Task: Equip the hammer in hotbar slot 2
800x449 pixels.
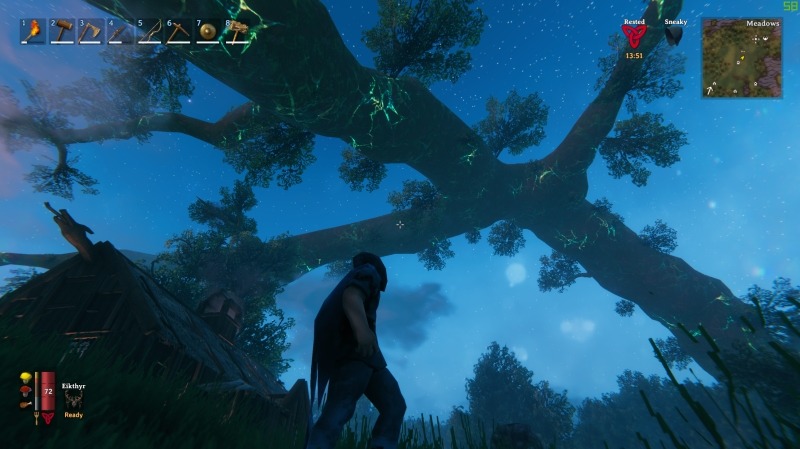Action: coord(63,31)
